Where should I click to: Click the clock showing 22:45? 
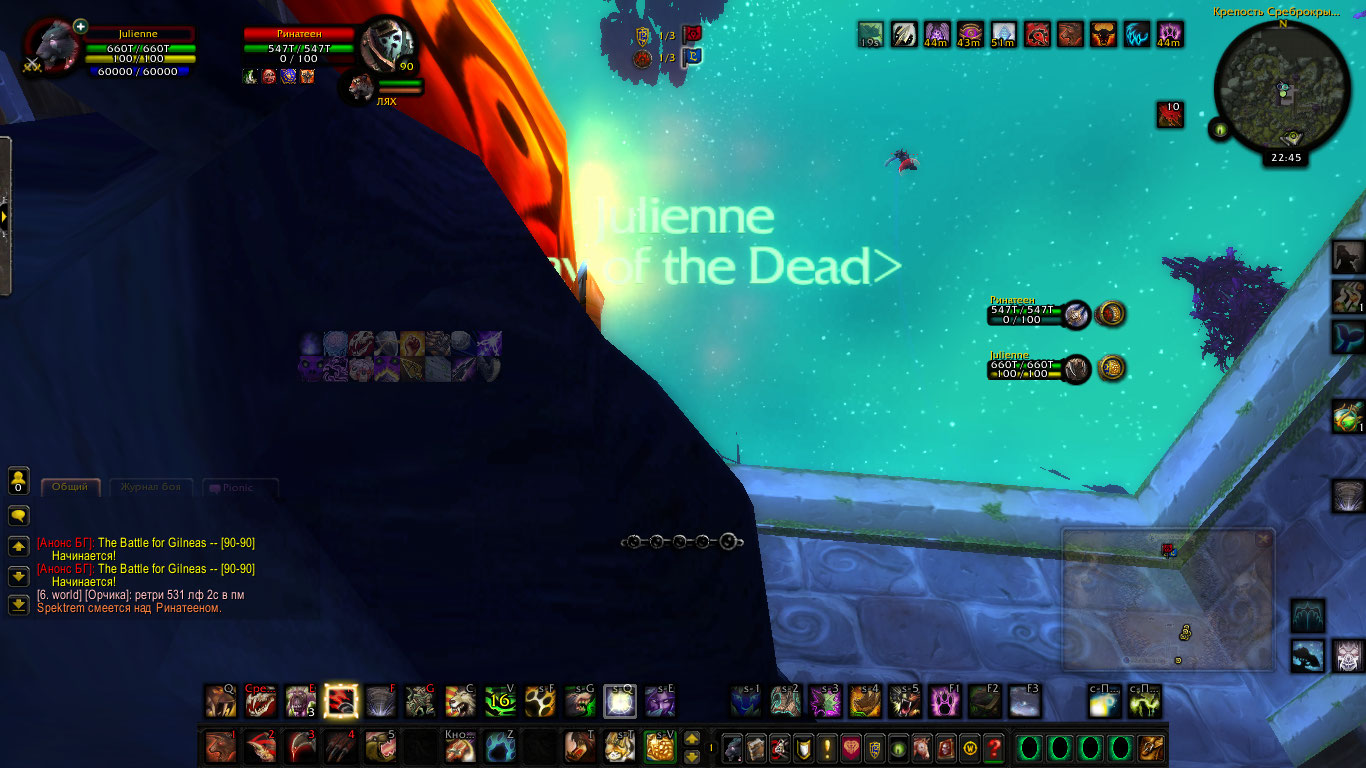pos(1285,158)
